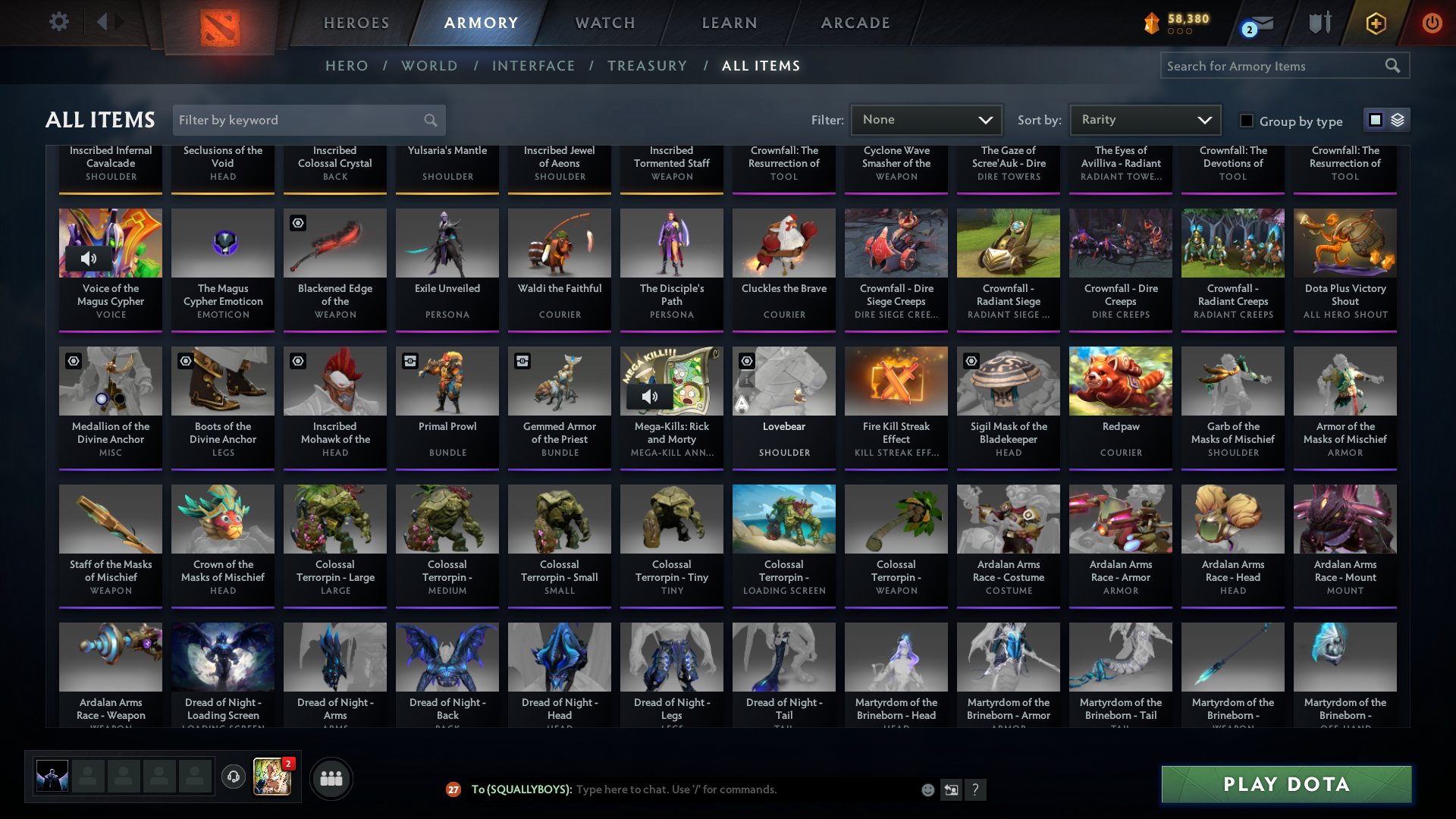Click the red power button to exit
Image resolution: width=1456 pixels, height=819 pixels.
point(1432,23)
